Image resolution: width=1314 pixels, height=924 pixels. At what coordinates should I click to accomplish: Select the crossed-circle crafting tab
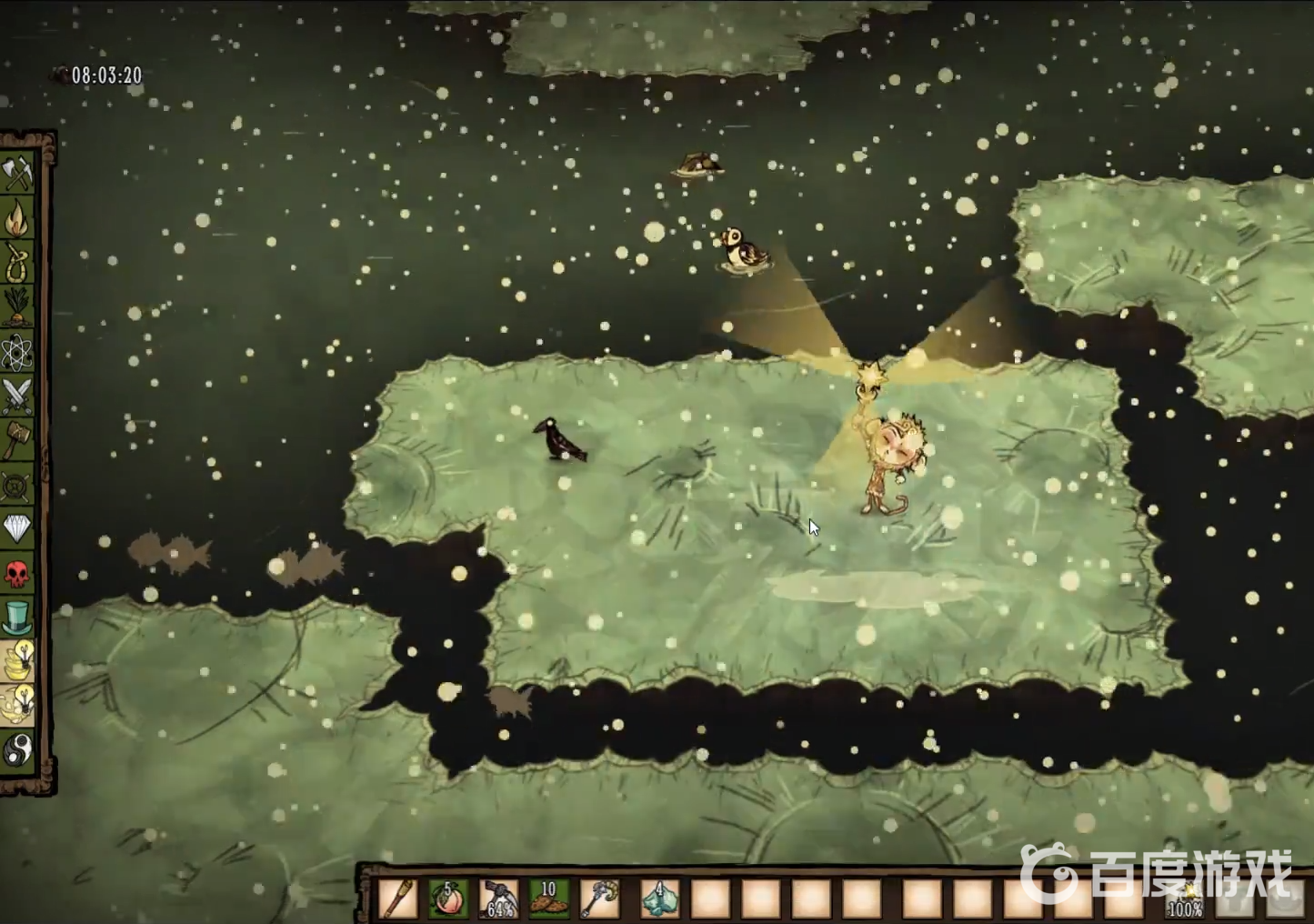[17, 486]
